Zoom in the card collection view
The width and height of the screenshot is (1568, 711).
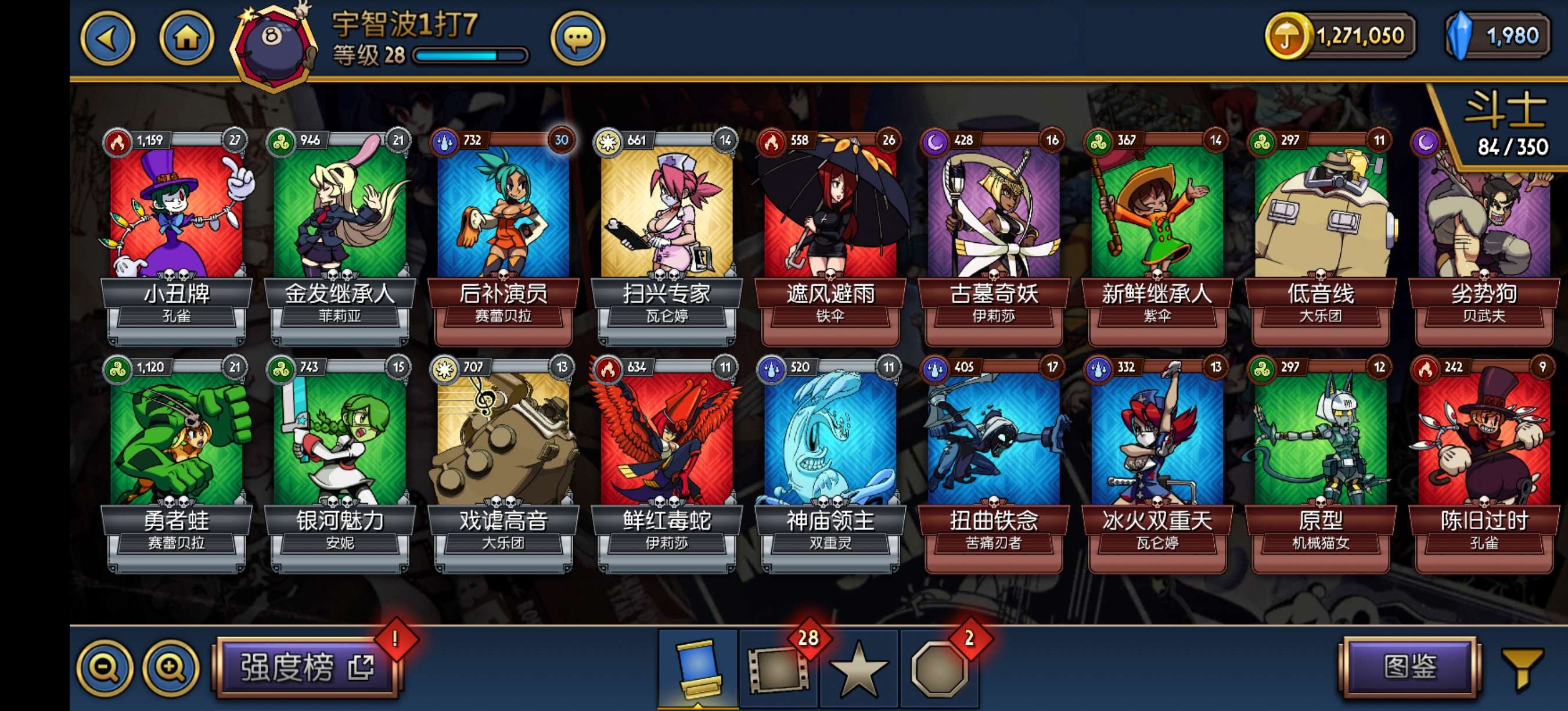[171, 668]
